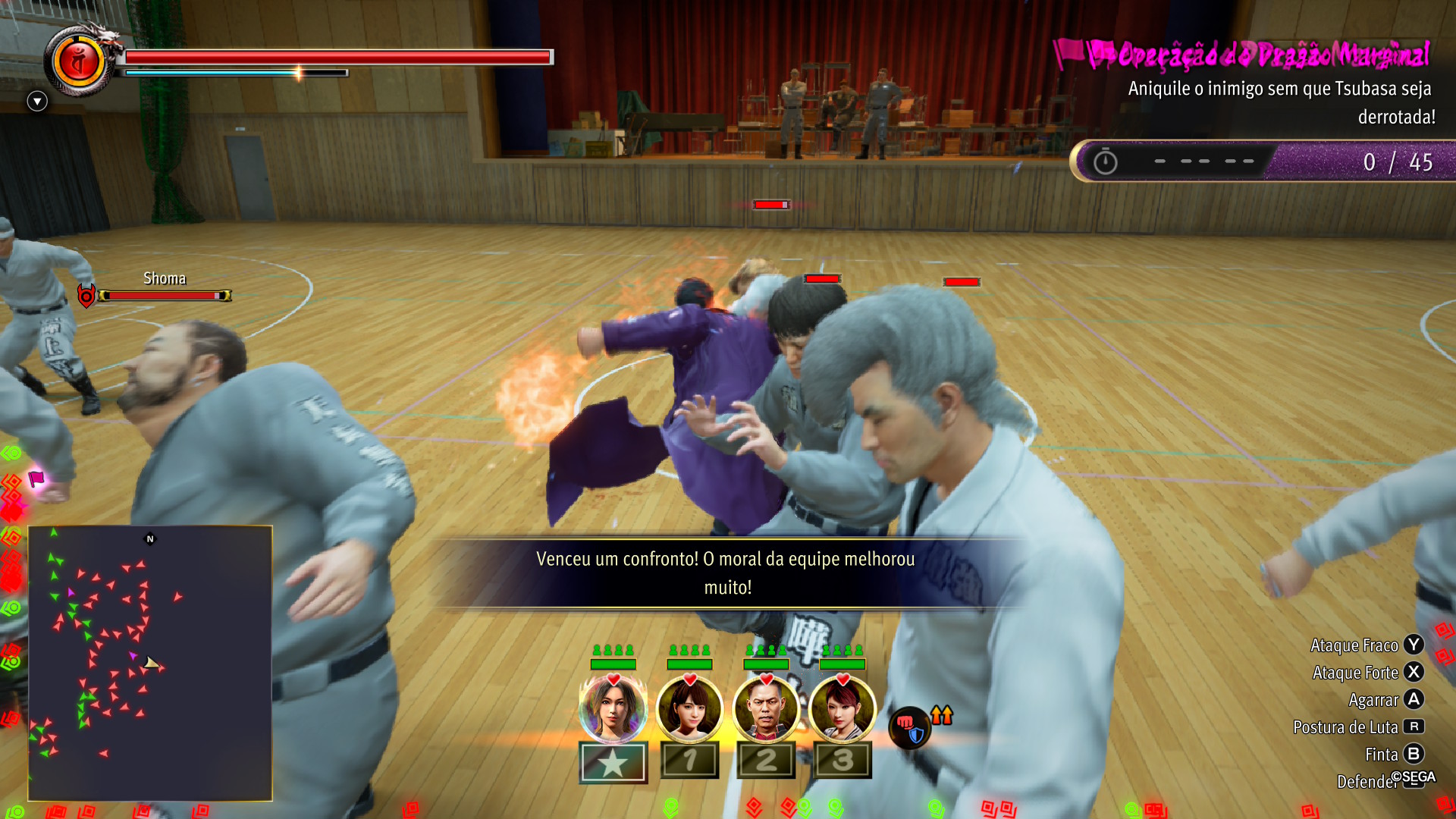Screen dimensions: 1456x819
Task: Open the Operação do Dragão Marginal objective tracker
Action: (1259, 55)
